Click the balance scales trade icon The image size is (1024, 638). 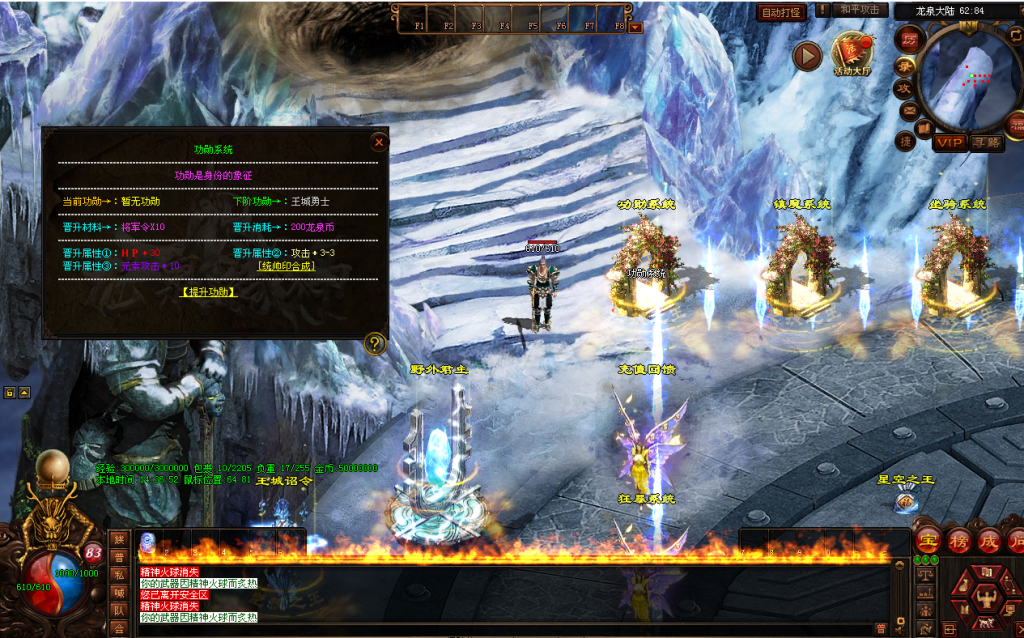pyautogui.click(x=926, y=573)
